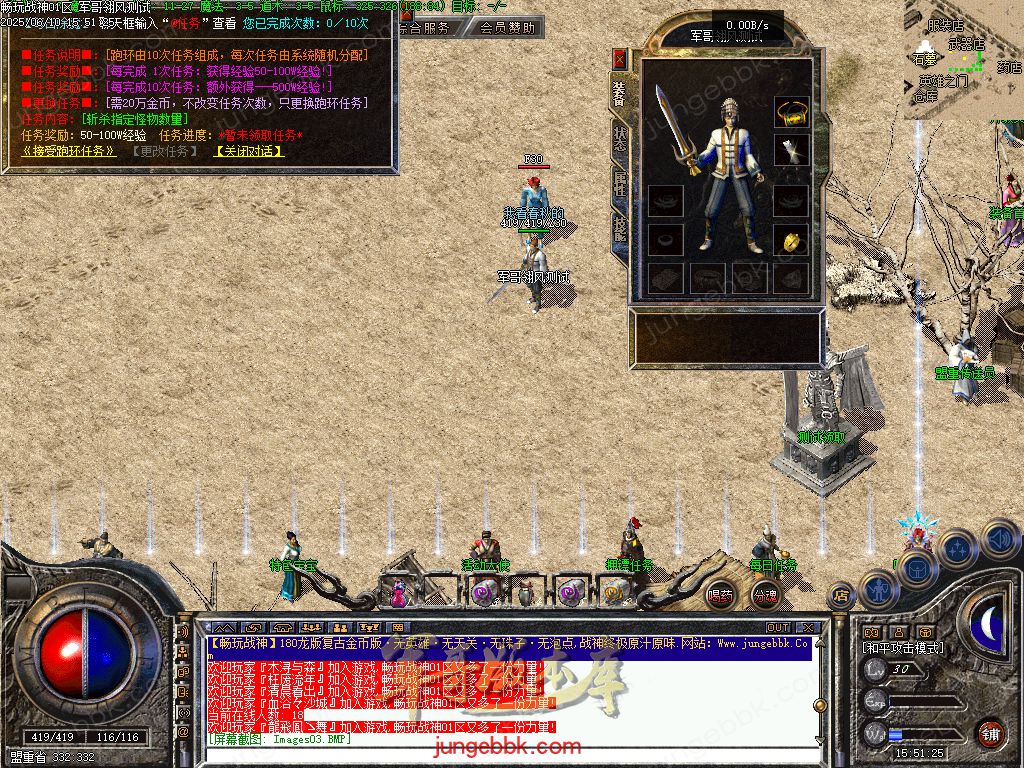Click the OUT button above chat
The height and width of the screenshot is (768, 1024).
click(778, 628)
